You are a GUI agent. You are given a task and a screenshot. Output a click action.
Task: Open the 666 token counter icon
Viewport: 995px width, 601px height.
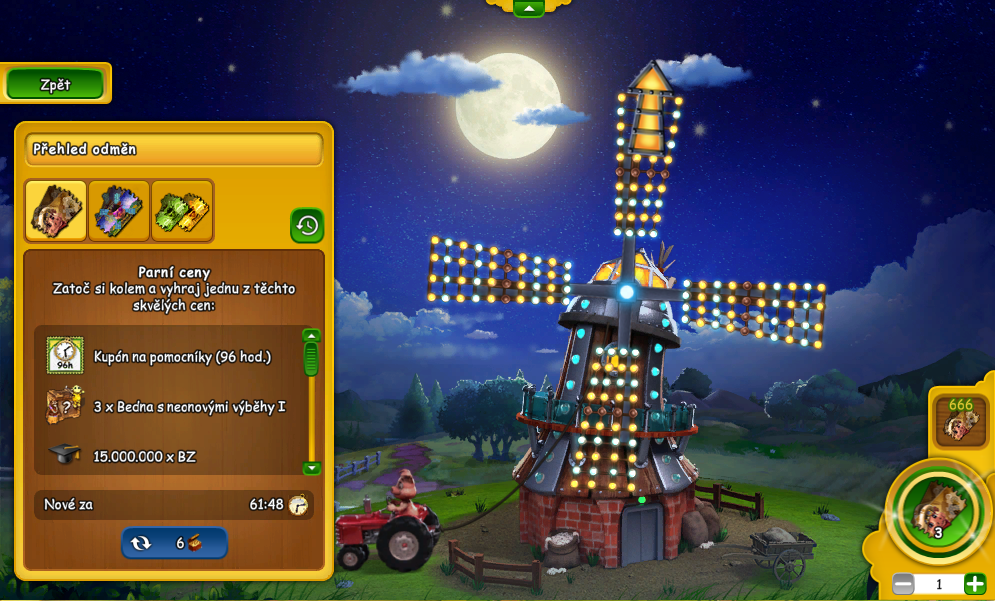click(960, 420)
